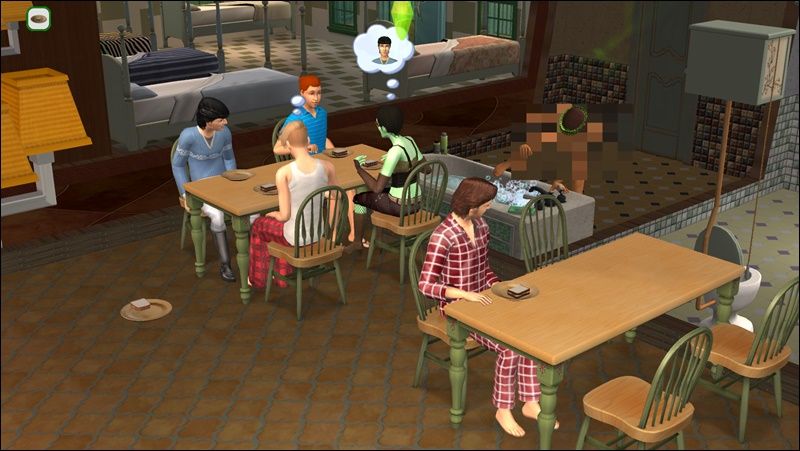Image resolution: width=800 pixels, height=451 pixels.
Task: Click the queued eat-food action icon
Action: pos(39,17)
